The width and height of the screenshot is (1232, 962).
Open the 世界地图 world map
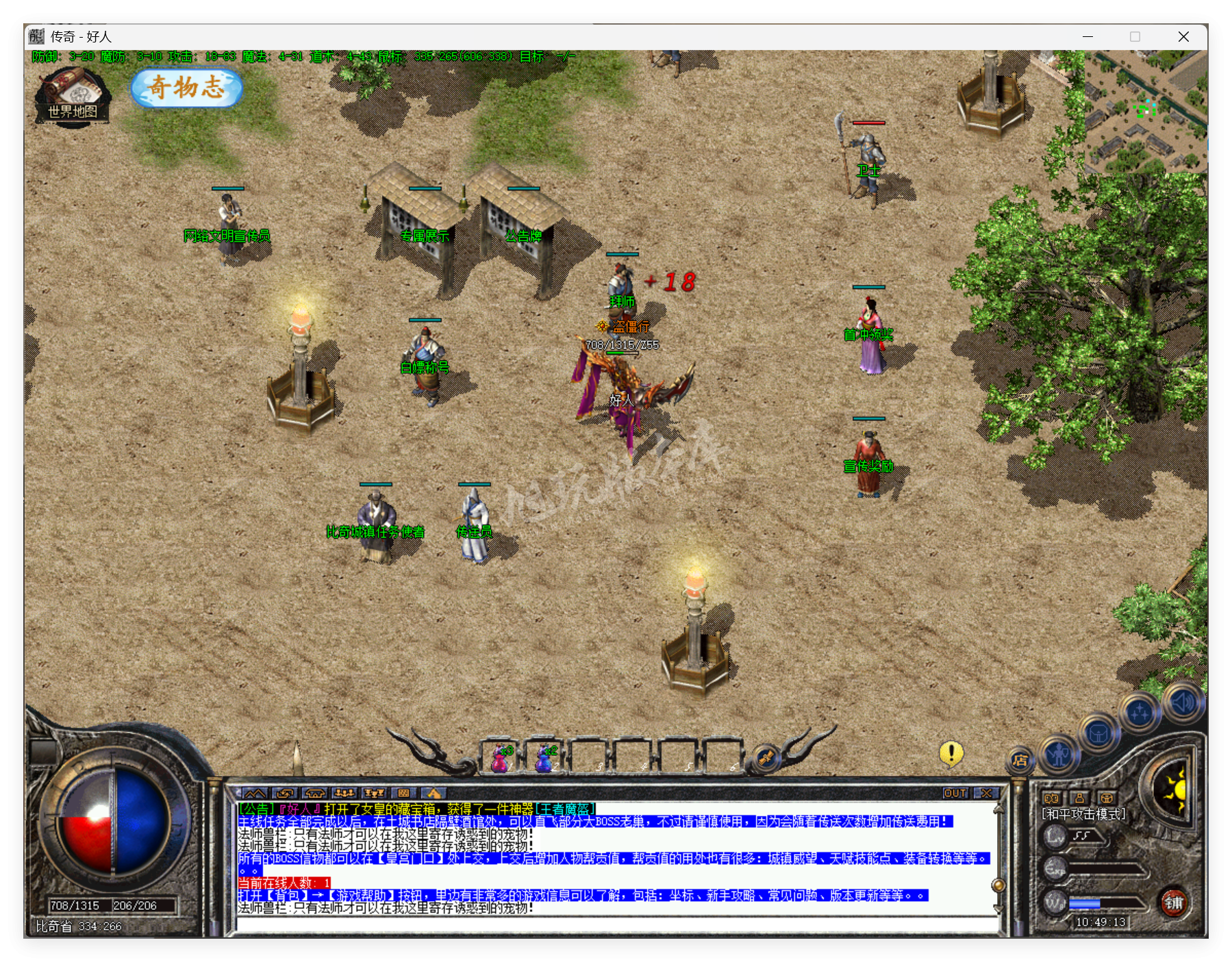(x=72, y=97)
